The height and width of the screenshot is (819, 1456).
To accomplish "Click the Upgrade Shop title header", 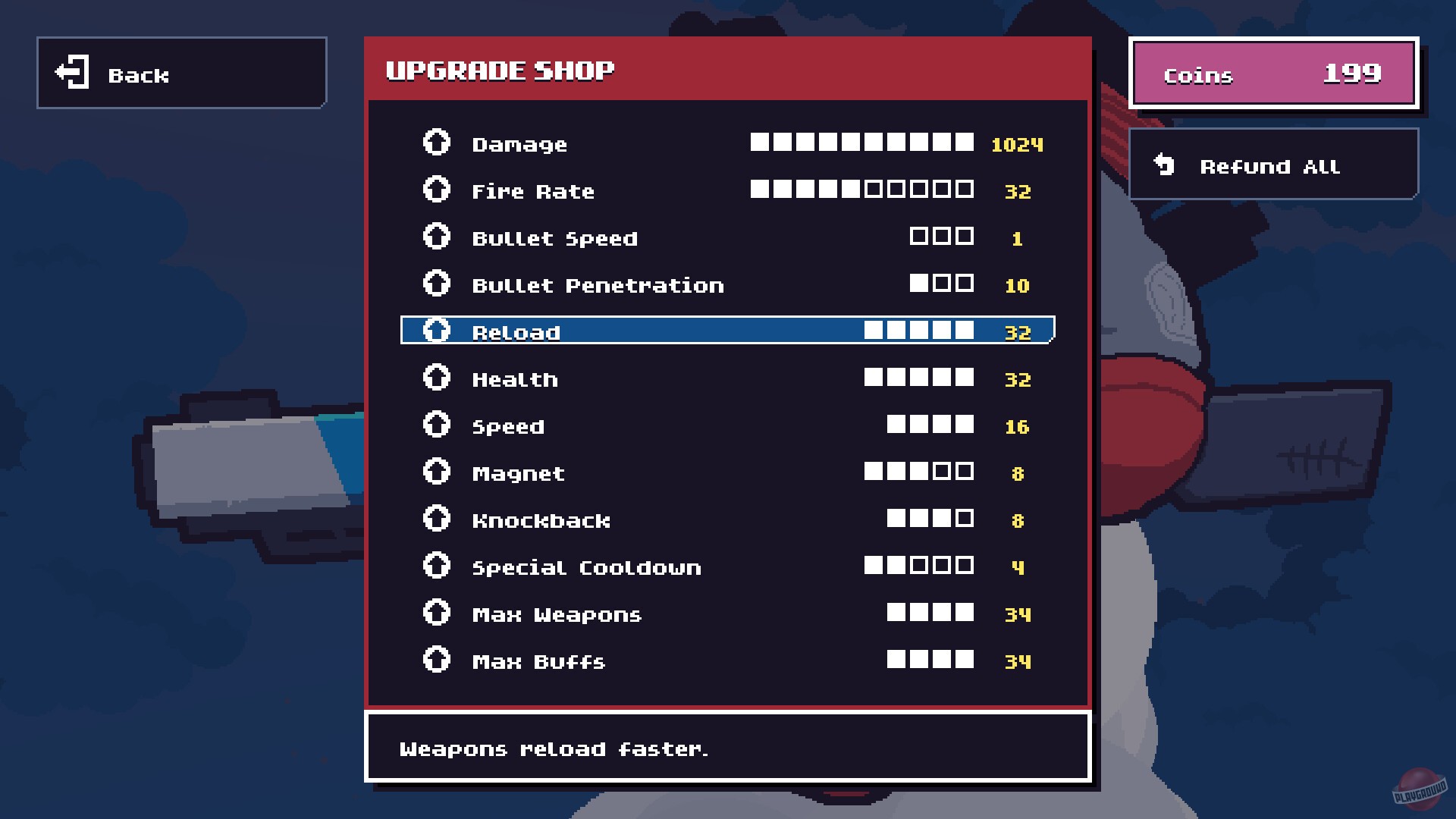I will 500,70.
